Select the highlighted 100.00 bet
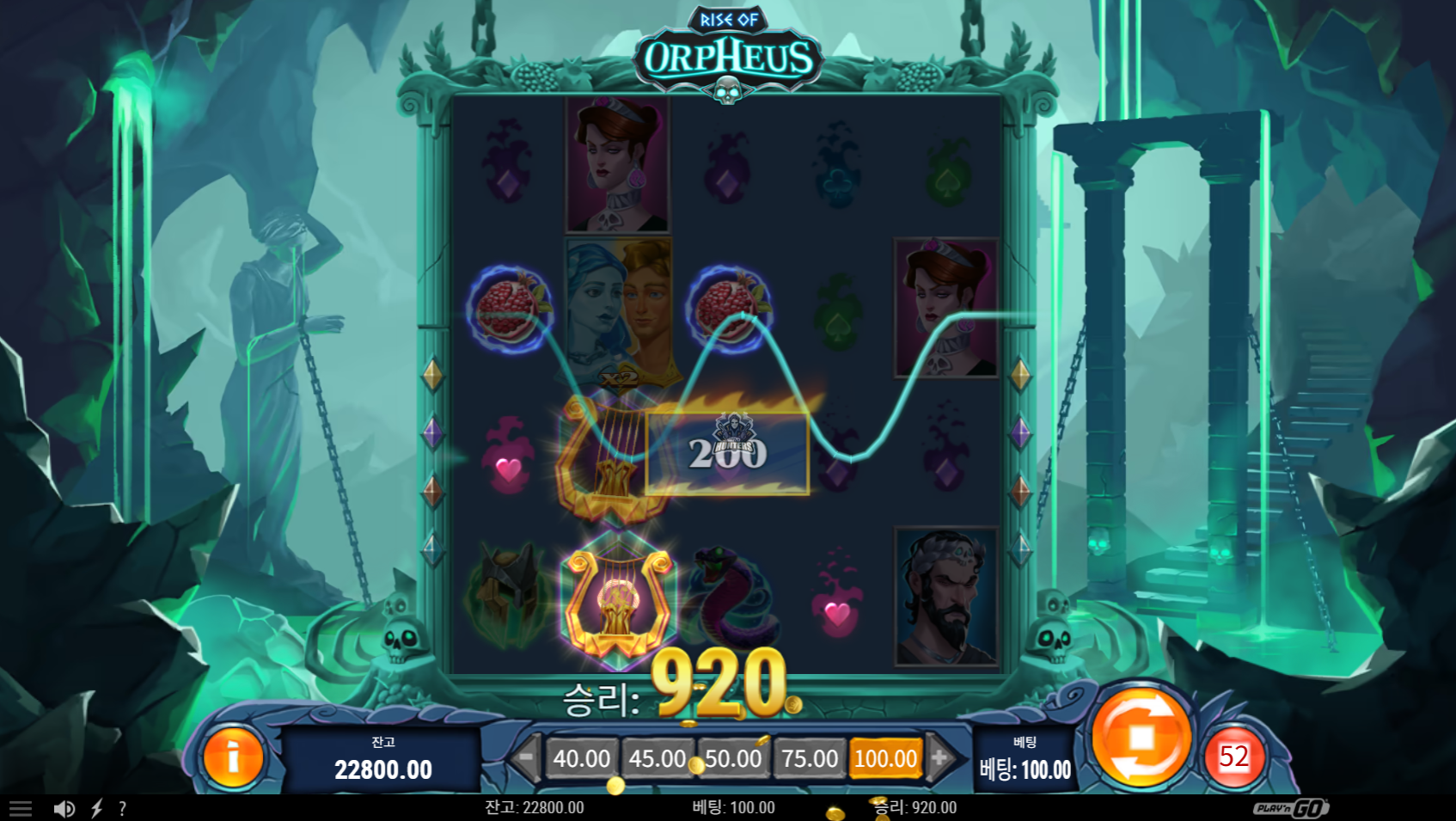 click(885, 758)
